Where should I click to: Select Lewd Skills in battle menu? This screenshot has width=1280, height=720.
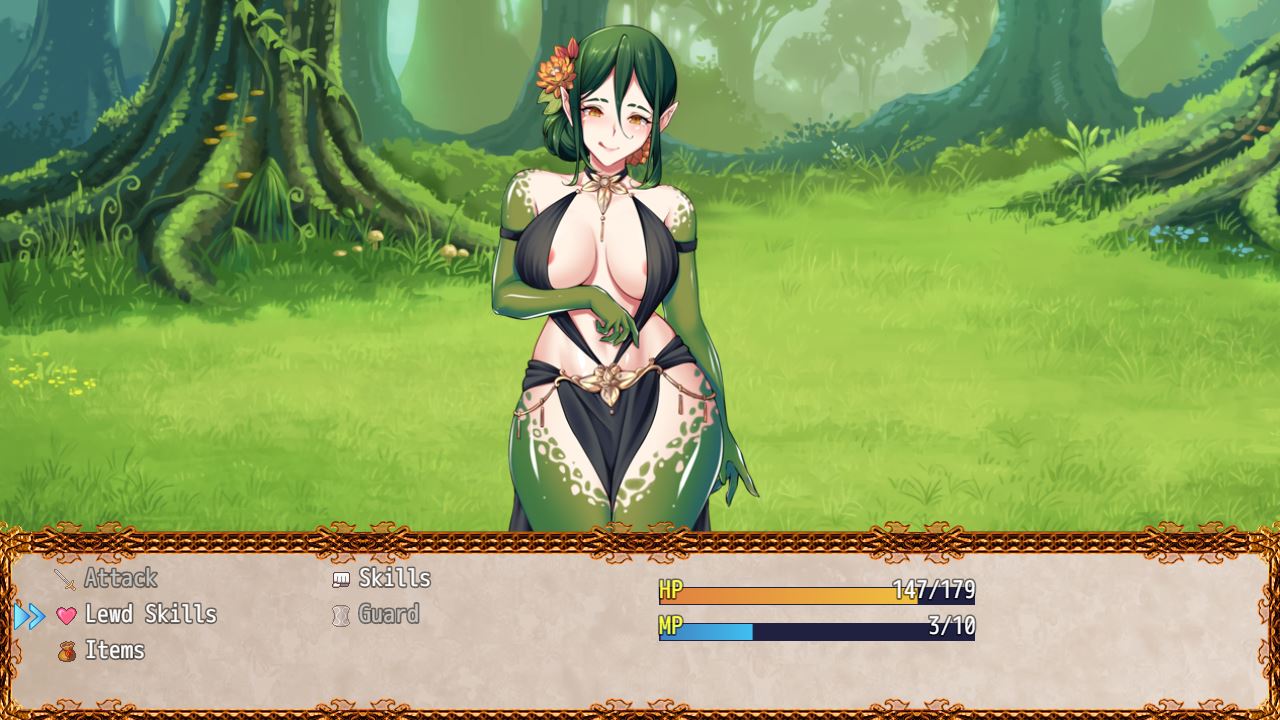tap(150, 614)
